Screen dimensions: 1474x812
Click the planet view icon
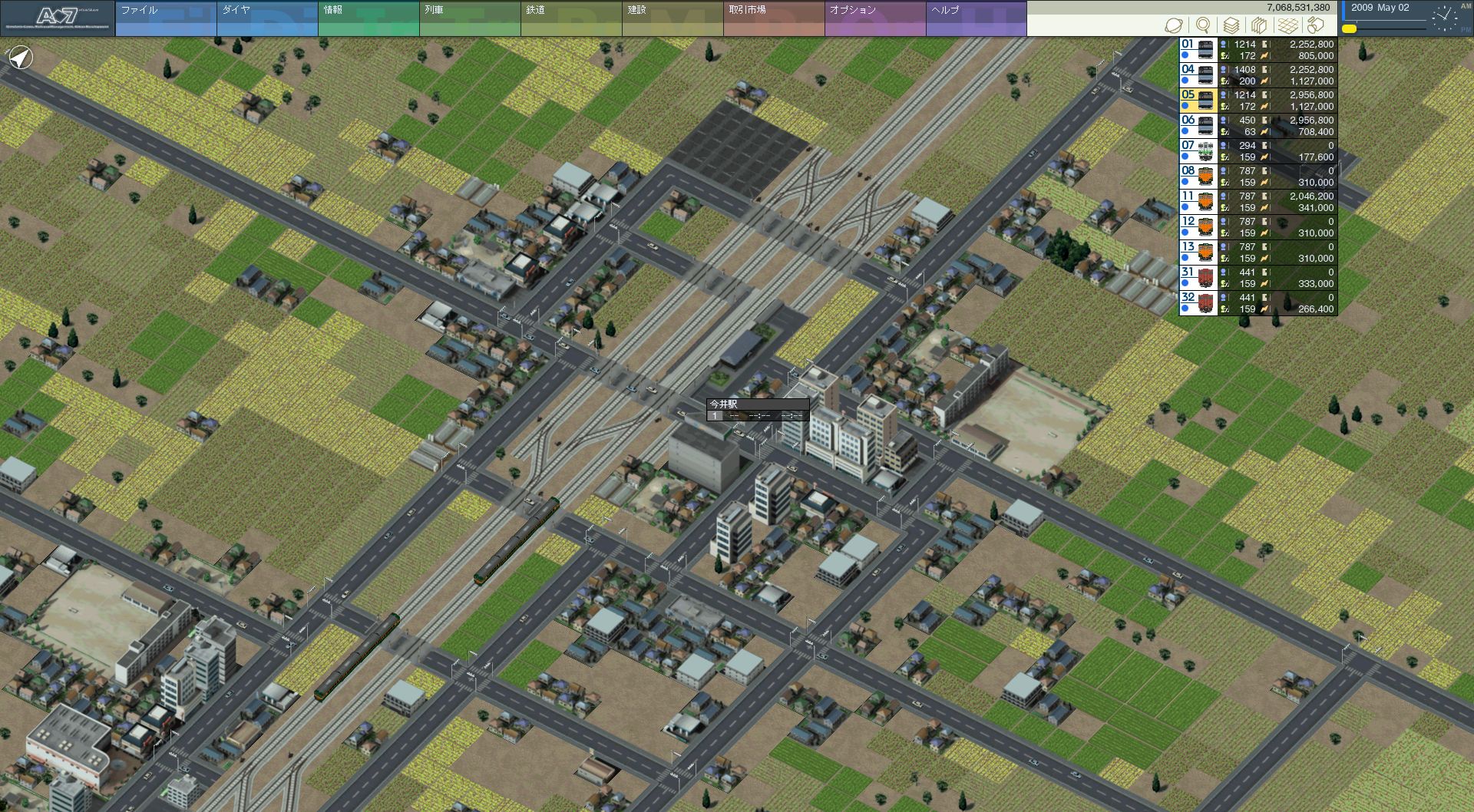(x=1174, y=25)
